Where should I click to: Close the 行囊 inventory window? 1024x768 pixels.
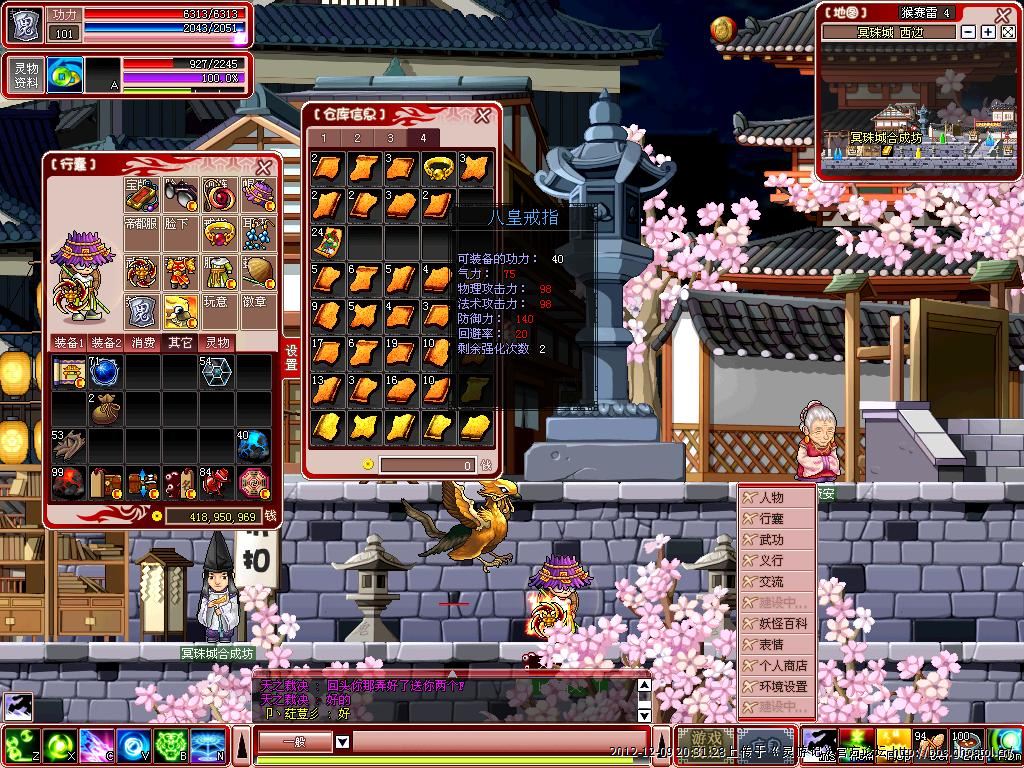264,167
